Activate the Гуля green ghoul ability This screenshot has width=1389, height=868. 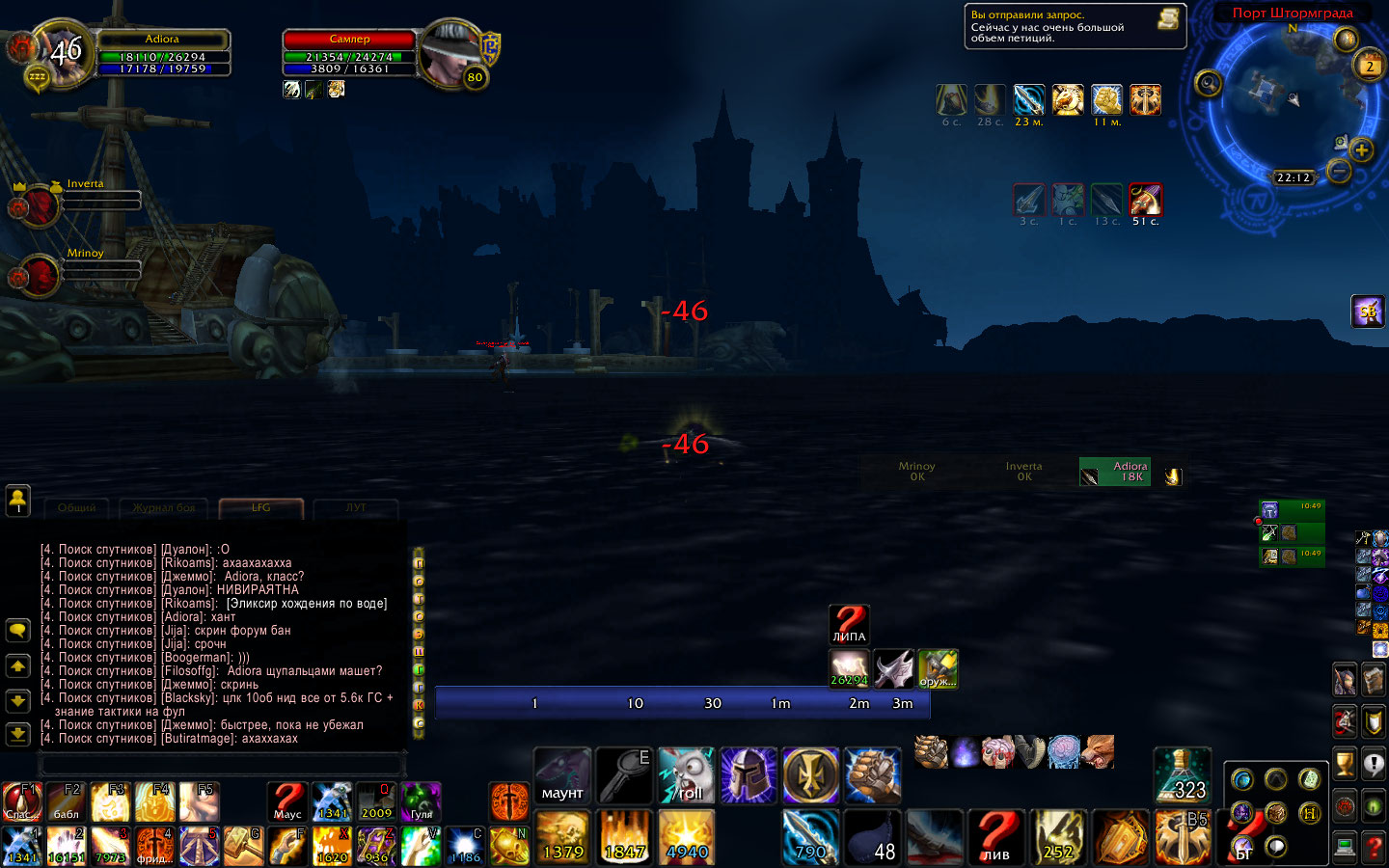(421, 801)
